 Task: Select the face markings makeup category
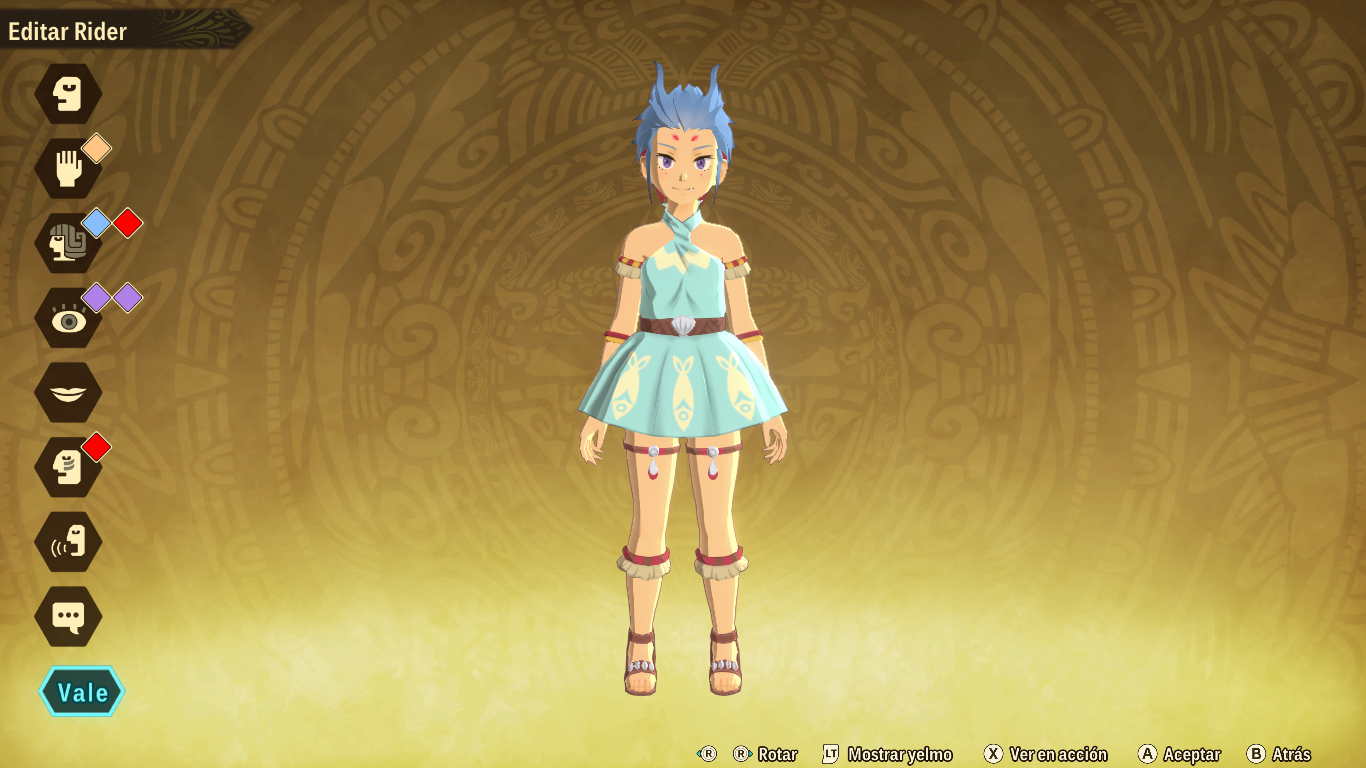[x=68, y=467]
